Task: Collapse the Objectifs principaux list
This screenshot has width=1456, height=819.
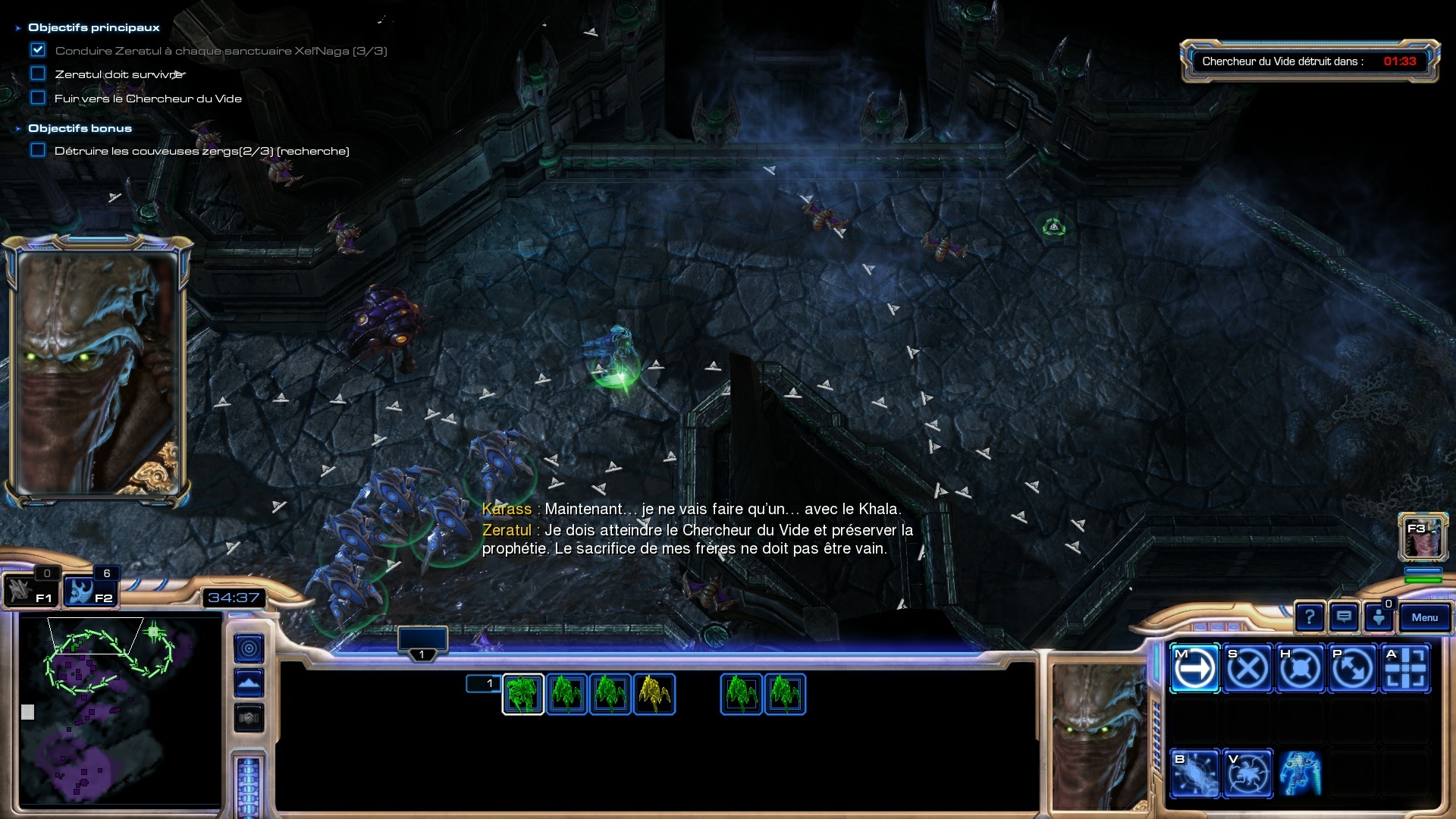Action: point(18,28)
